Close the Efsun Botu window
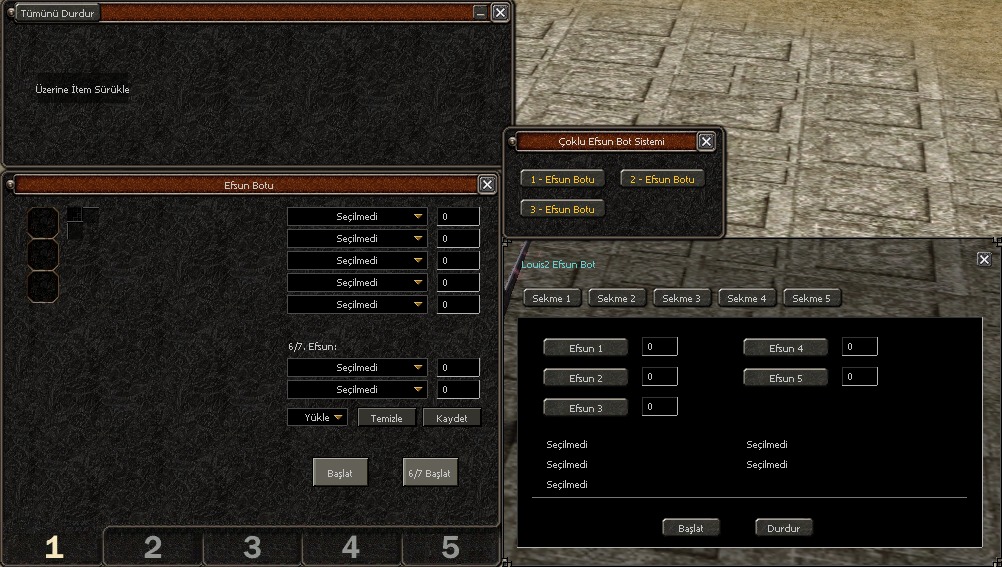The width and height of the screenshot is (1002, 567). coord(487,184)
